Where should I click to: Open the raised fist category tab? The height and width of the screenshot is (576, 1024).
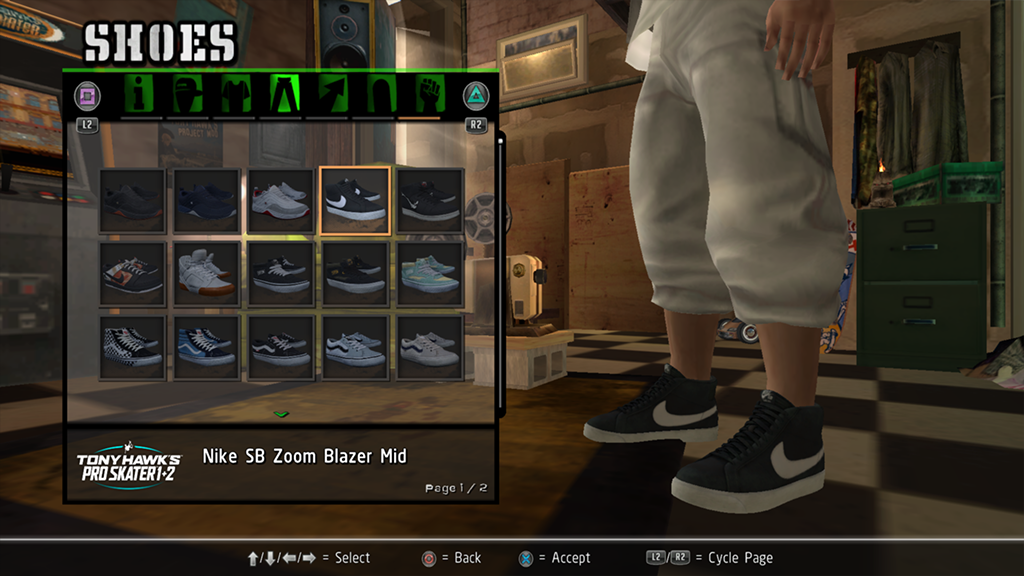(x=429, y=96)
